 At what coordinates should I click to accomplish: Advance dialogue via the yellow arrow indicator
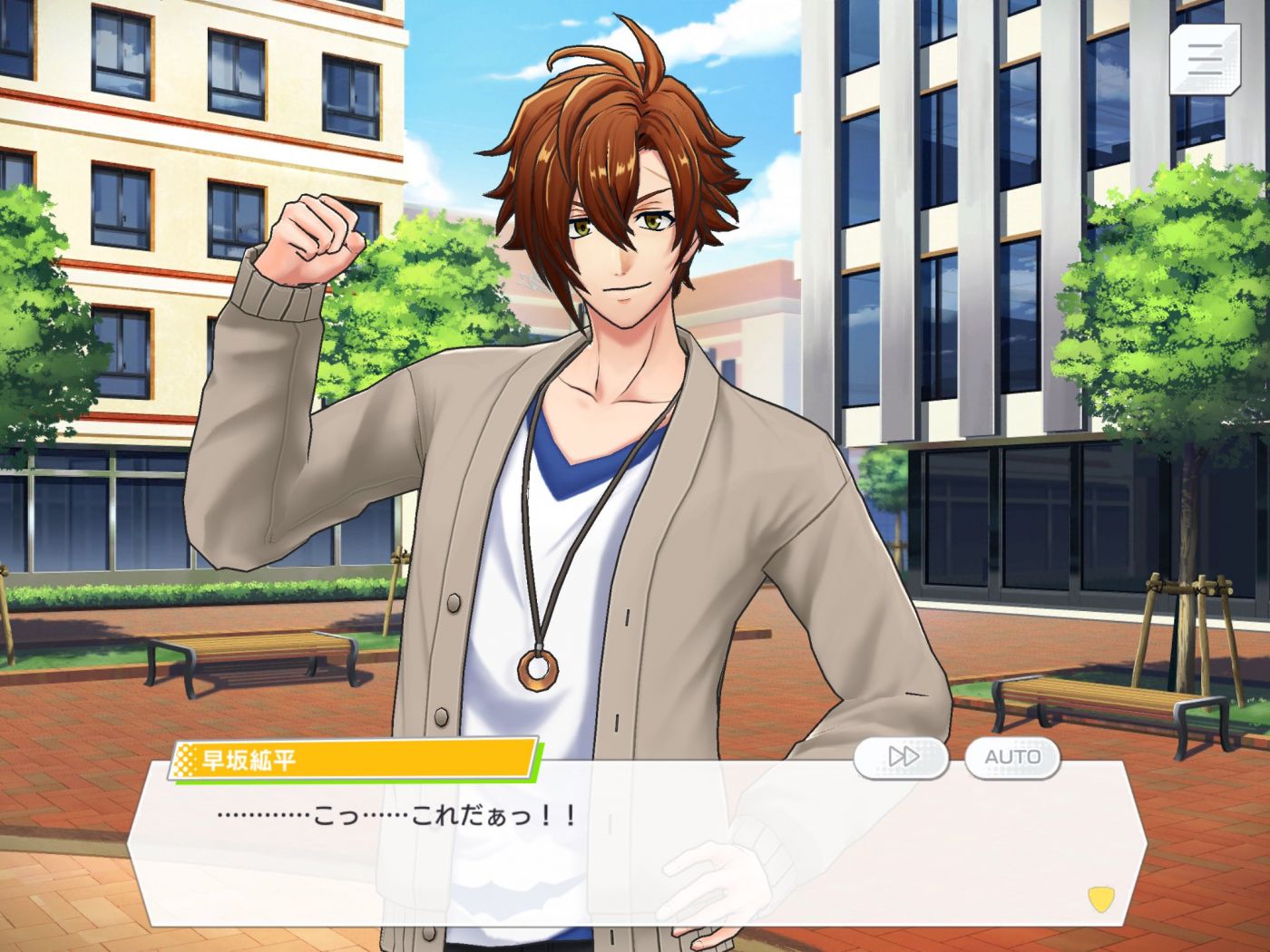point(1100,899)
